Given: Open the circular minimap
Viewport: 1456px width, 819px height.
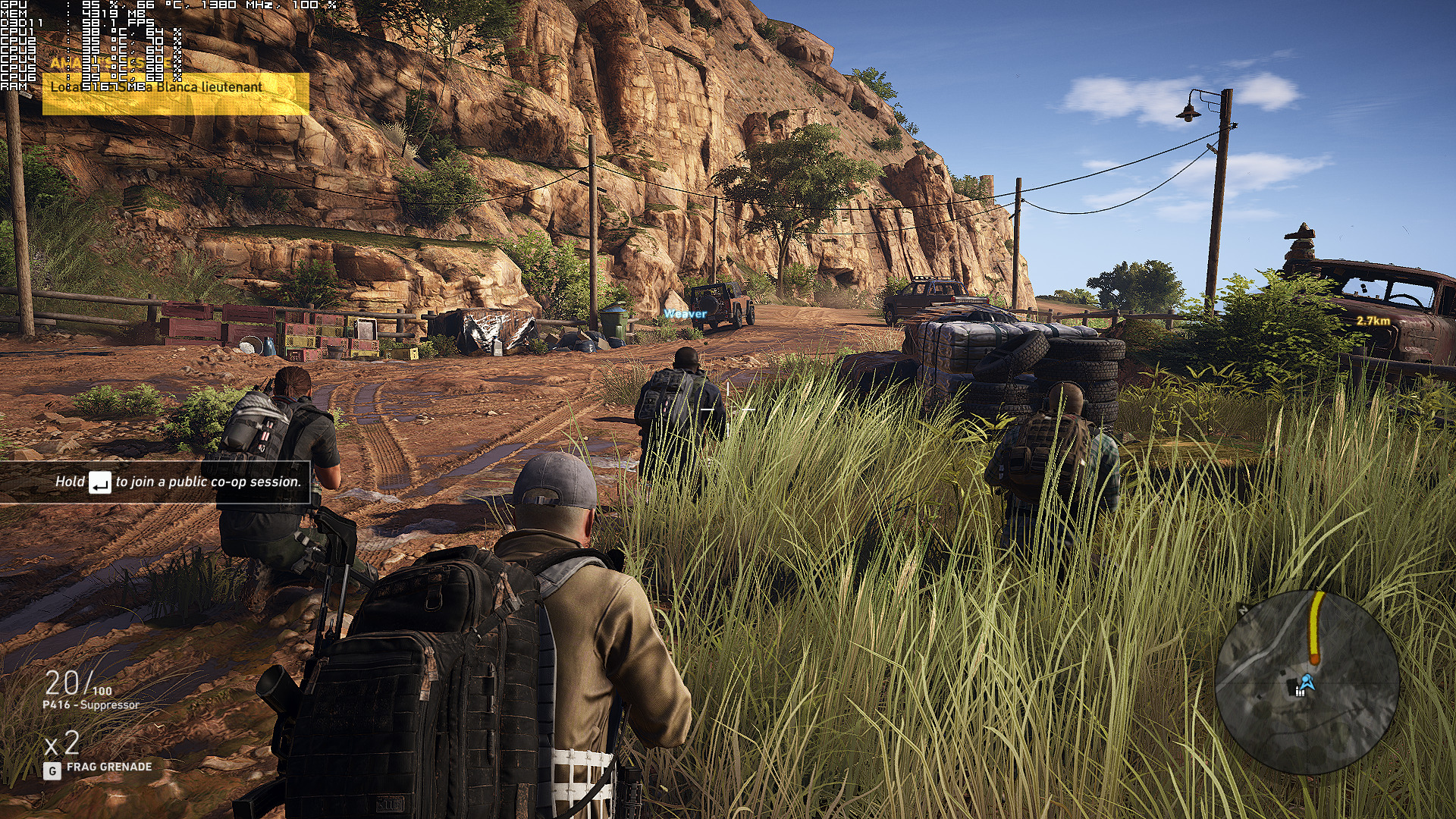Looking at the screenshot, I should pos(1307,682).
